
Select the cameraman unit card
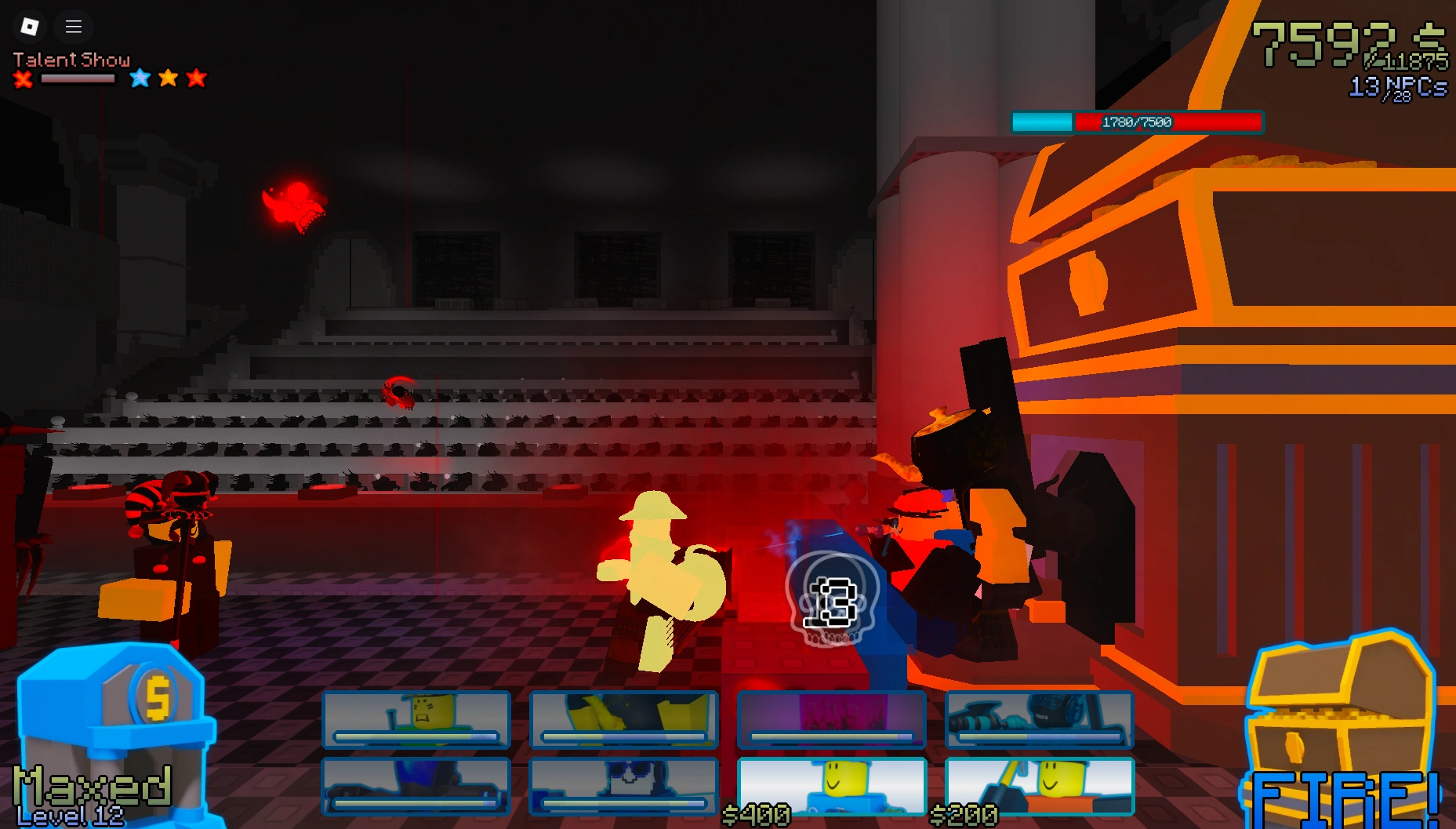[x=1039, y=720]
